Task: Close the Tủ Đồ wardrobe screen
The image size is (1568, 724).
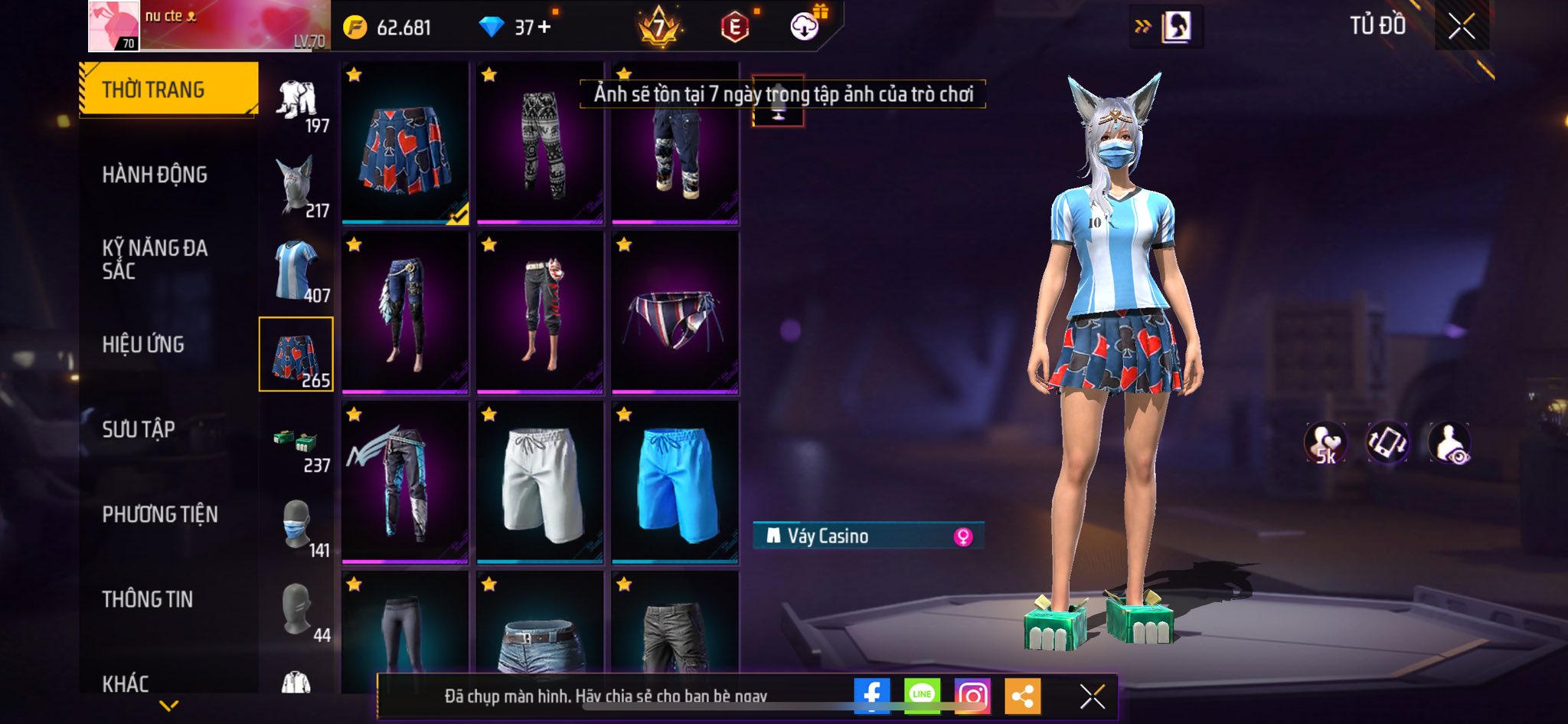Action: (1461, 27)
